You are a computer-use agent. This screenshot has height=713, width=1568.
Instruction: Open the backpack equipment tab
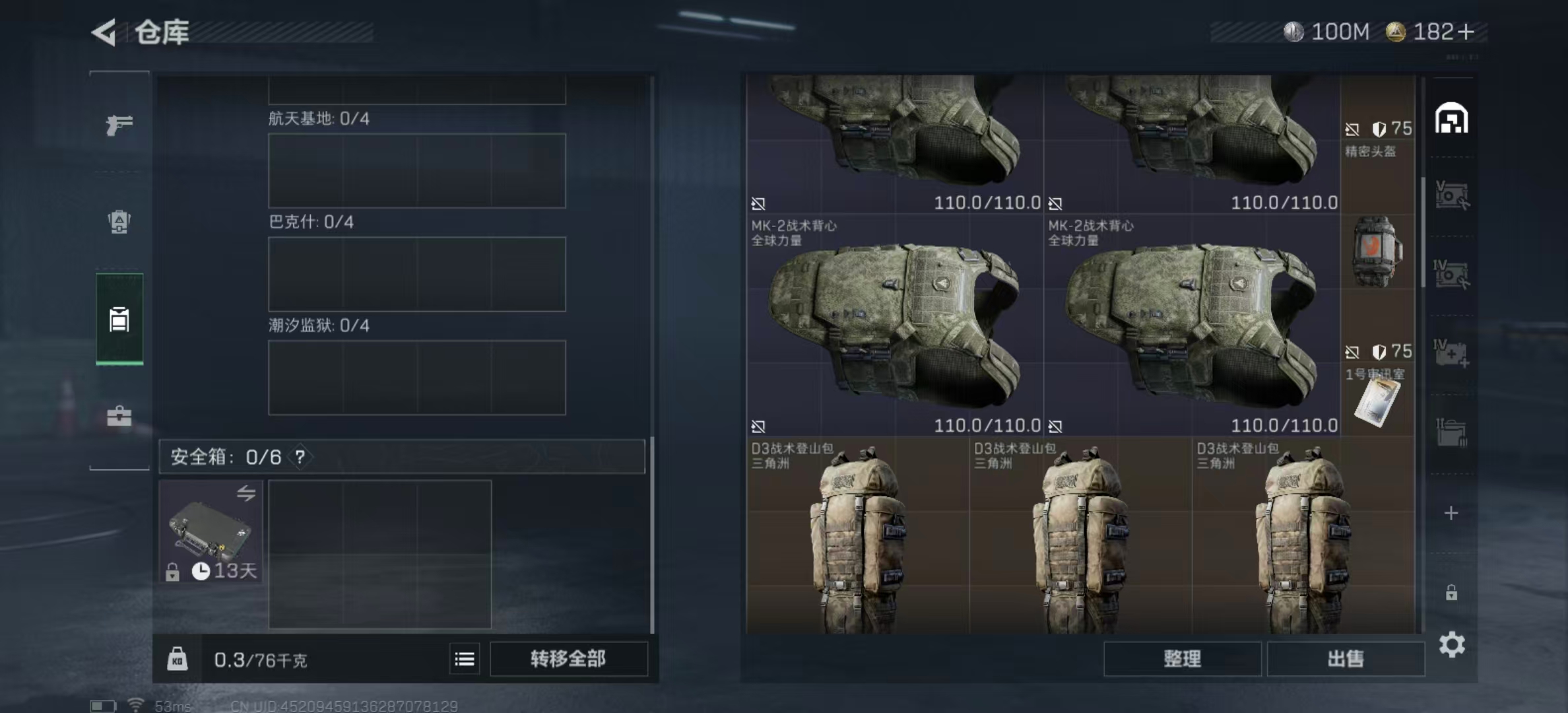pos(119,221)
